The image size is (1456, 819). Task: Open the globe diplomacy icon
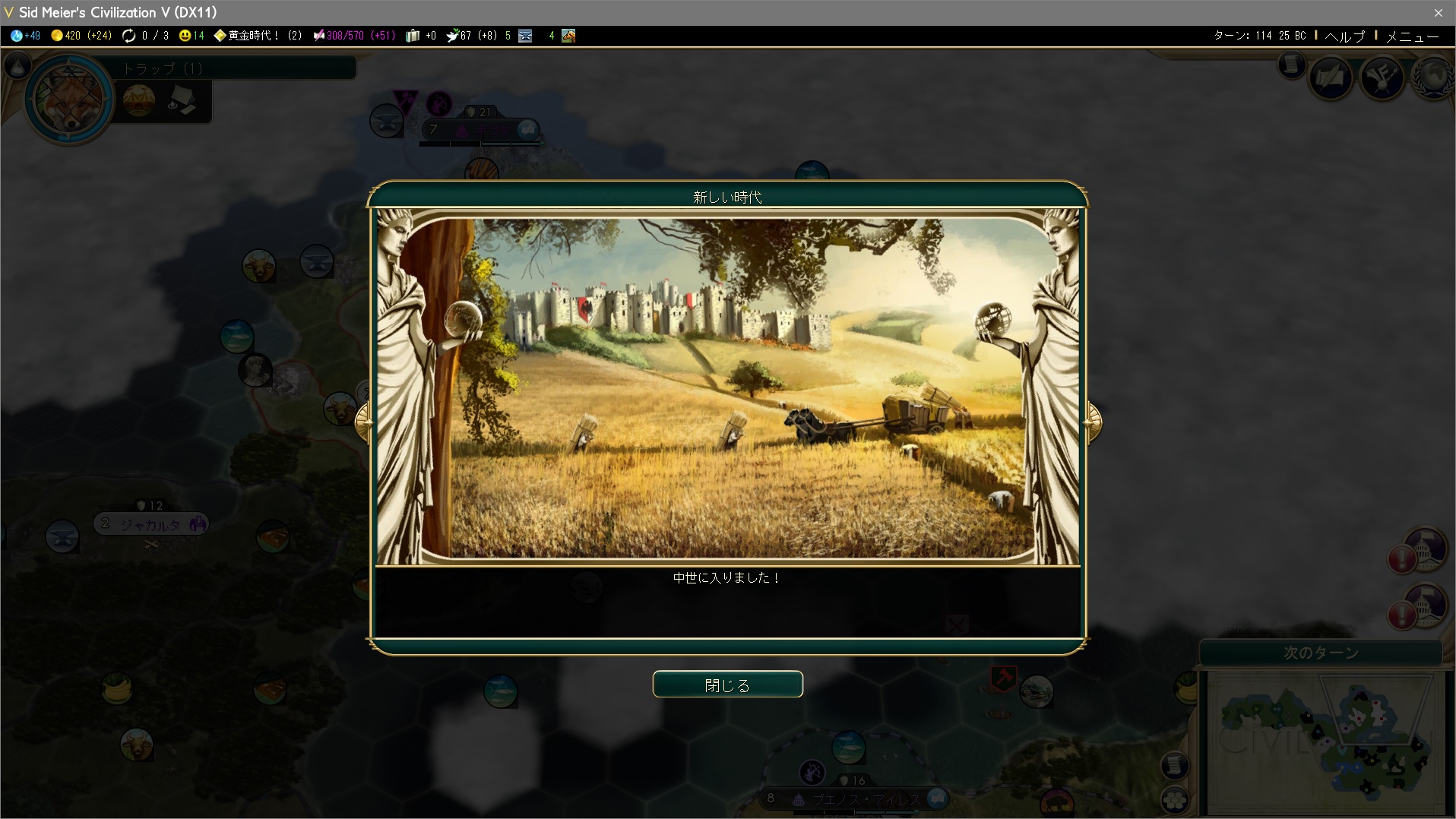pos(1433,77)
